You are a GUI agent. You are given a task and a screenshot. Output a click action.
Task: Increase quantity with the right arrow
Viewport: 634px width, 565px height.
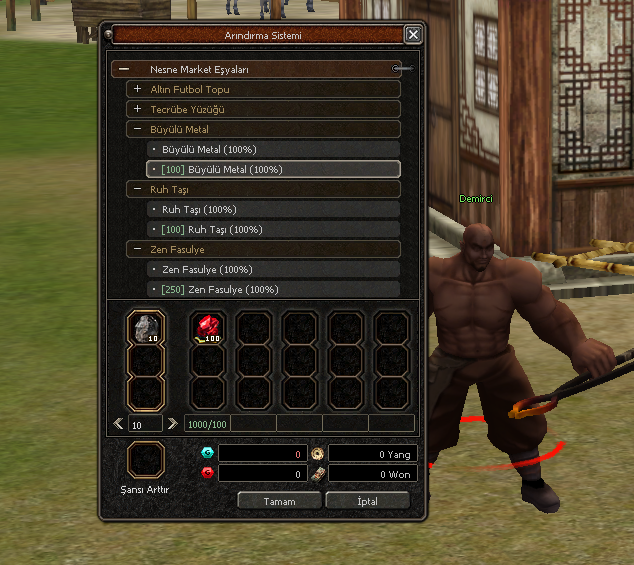coord(173,424)
